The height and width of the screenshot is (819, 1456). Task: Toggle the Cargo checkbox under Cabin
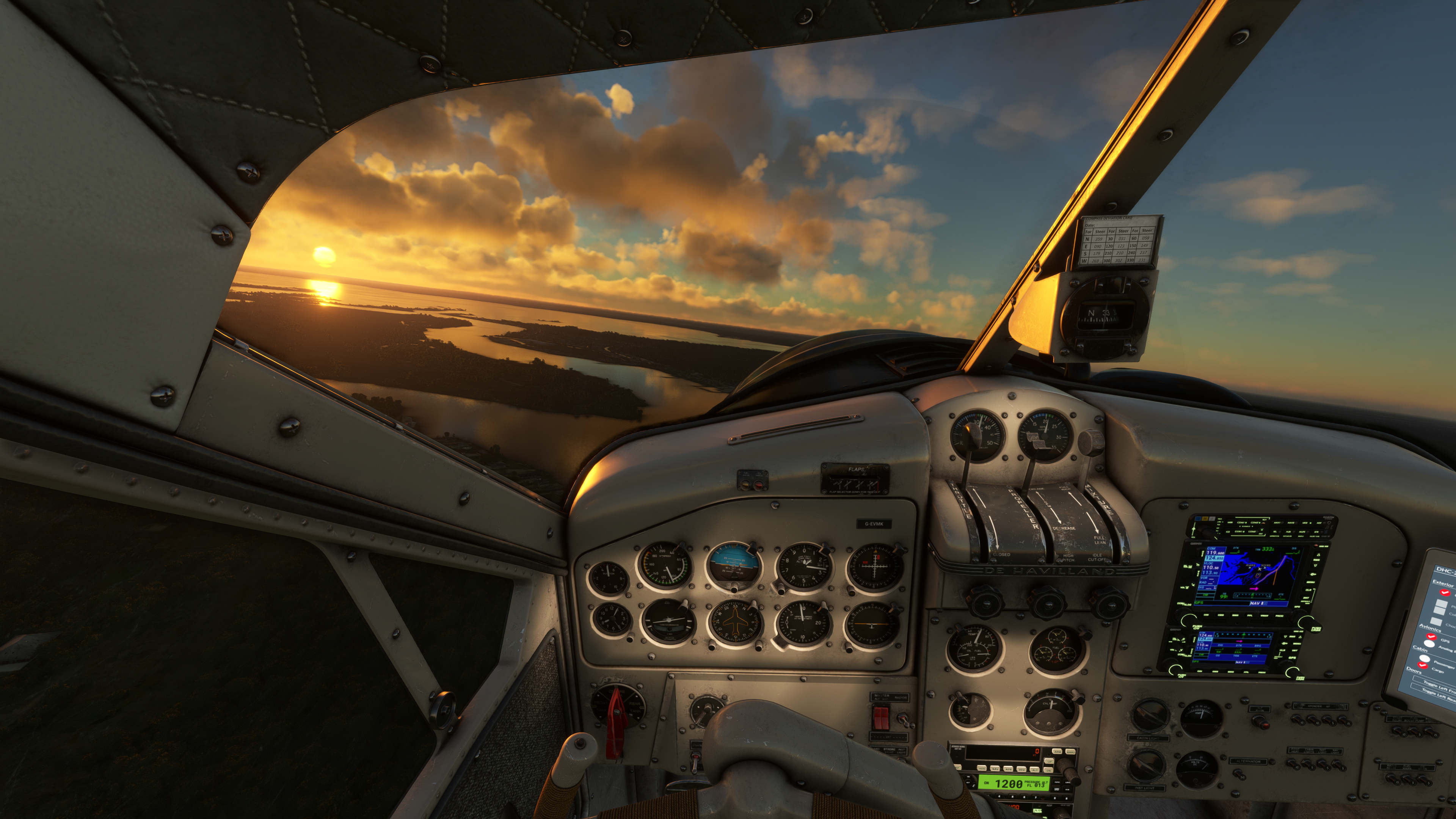click(1423, 665)
